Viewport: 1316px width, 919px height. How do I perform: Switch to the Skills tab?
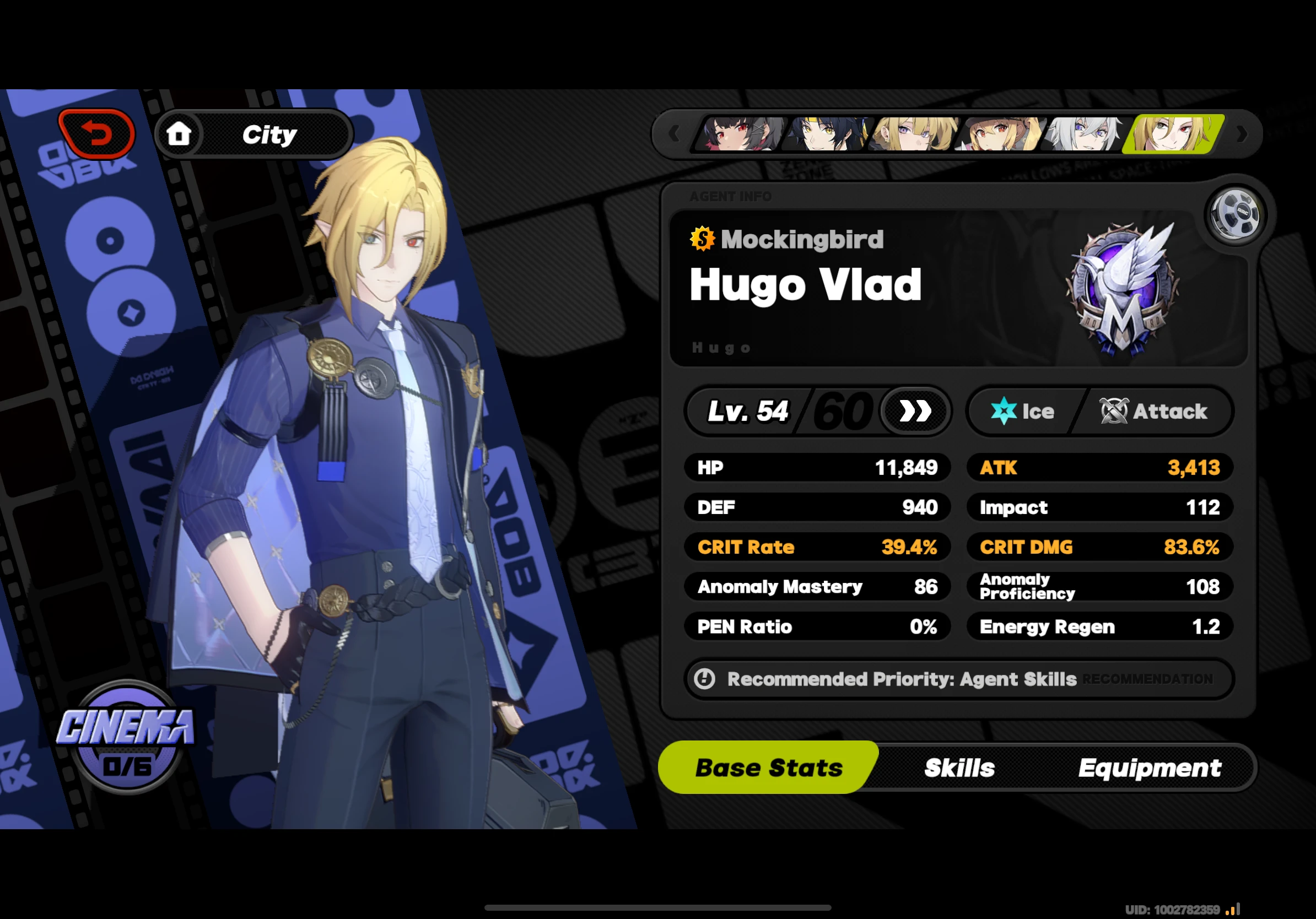pyautogui.click(x=958, y=767)
